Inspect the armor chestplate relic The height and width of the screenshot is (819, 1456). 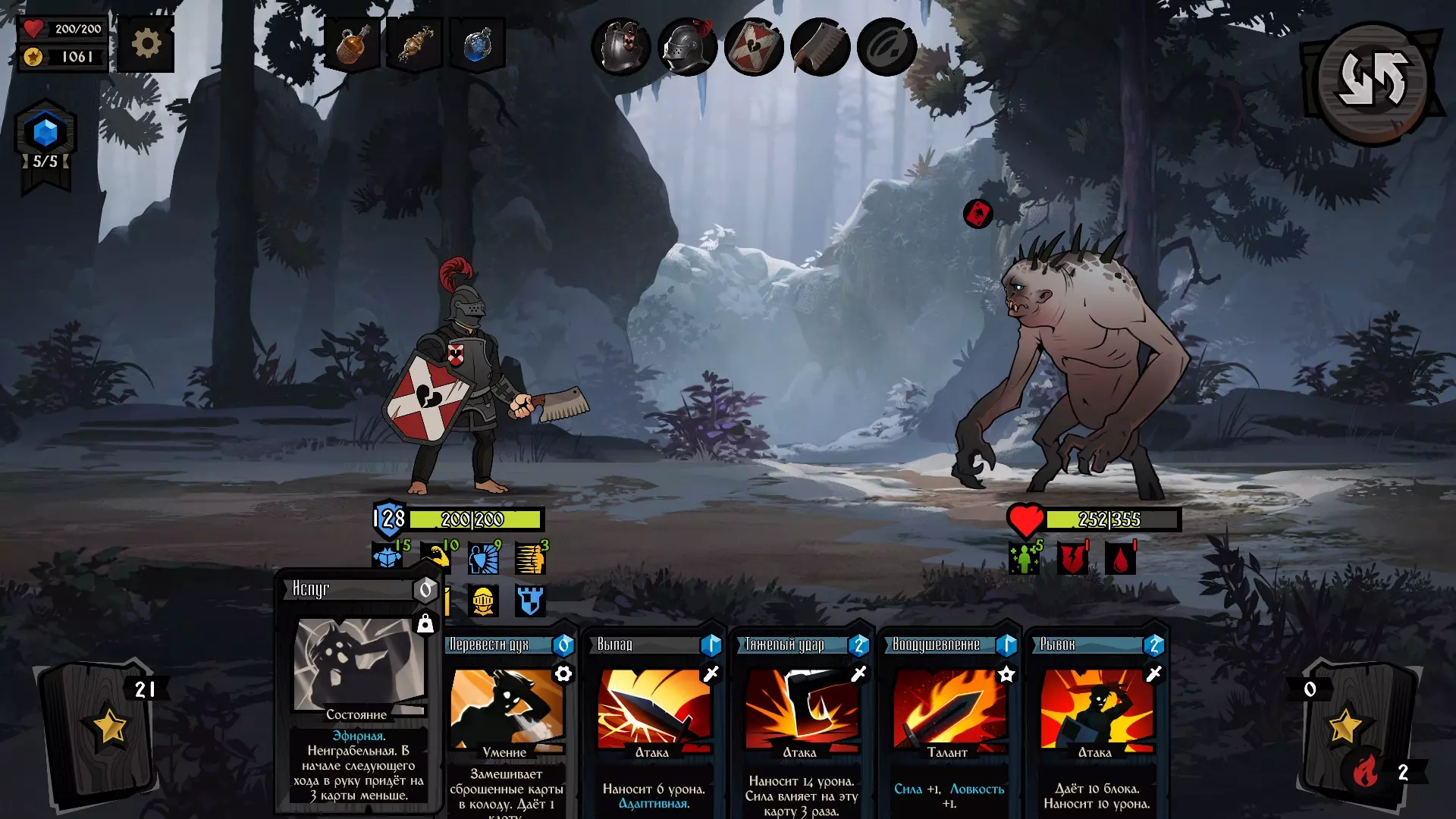(621, 47)
